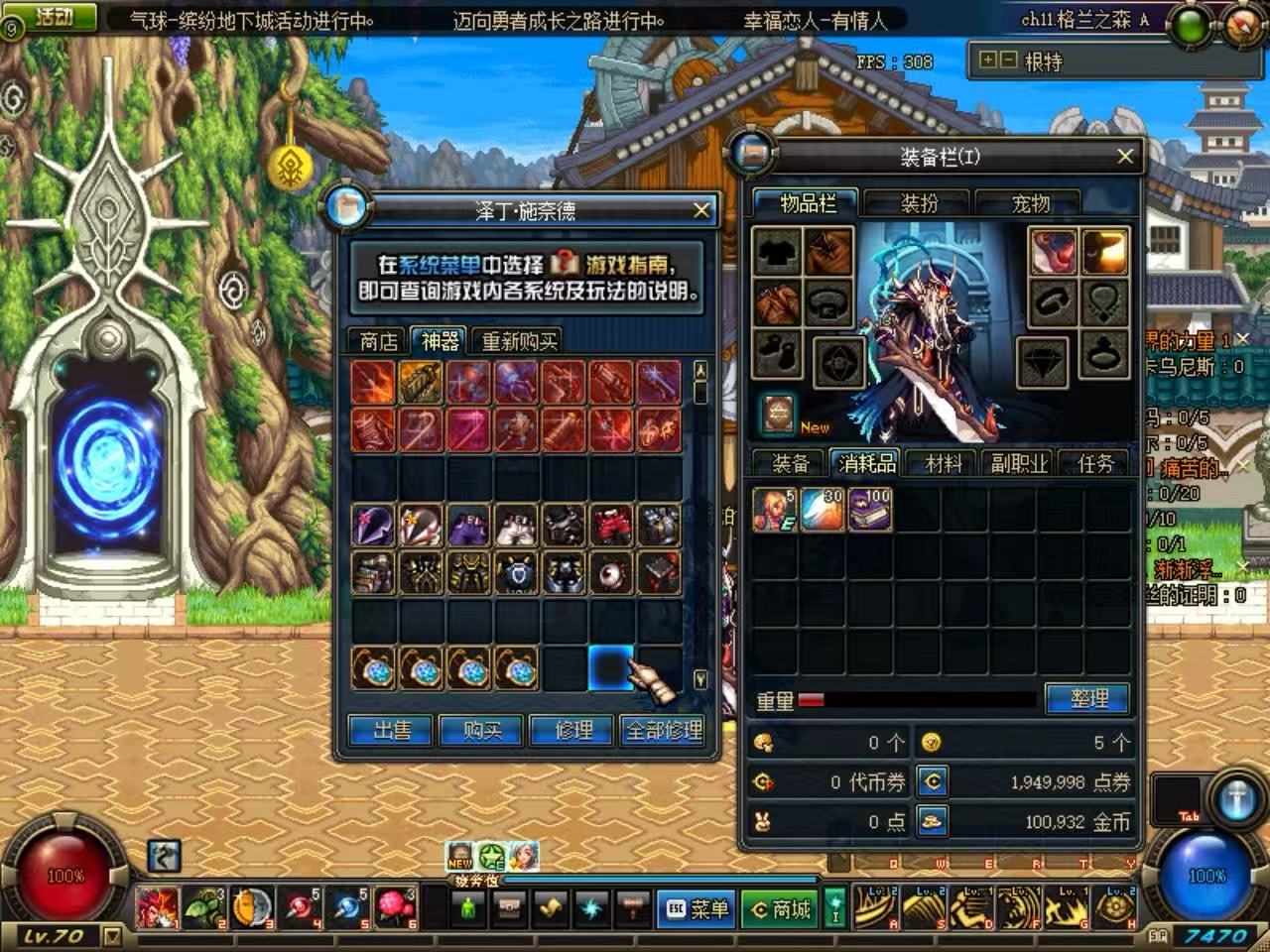Screen dimensions: 1270x952
Task: Close the 装备栏 inventory window
Action: coord(1124,157)
